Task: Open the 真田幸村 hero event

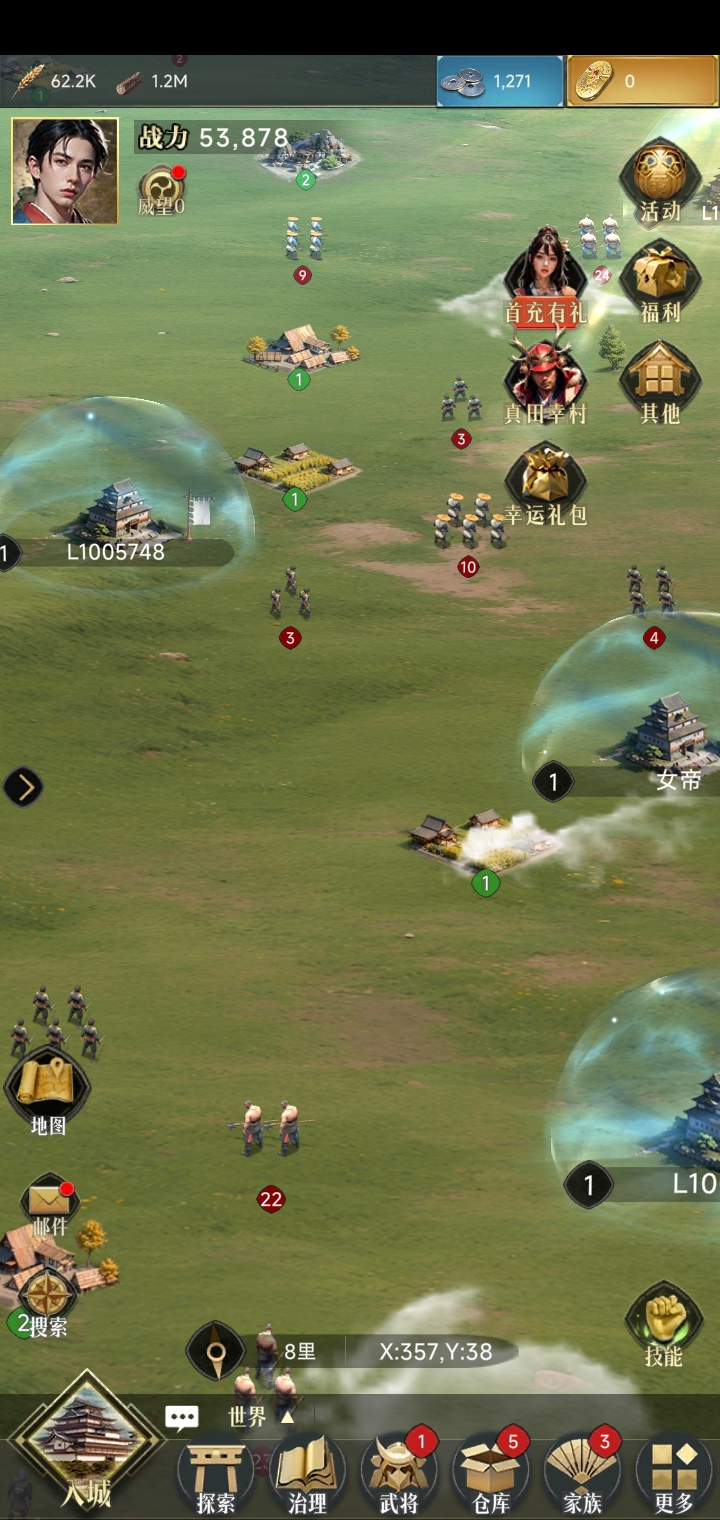Action: [544, 380]
